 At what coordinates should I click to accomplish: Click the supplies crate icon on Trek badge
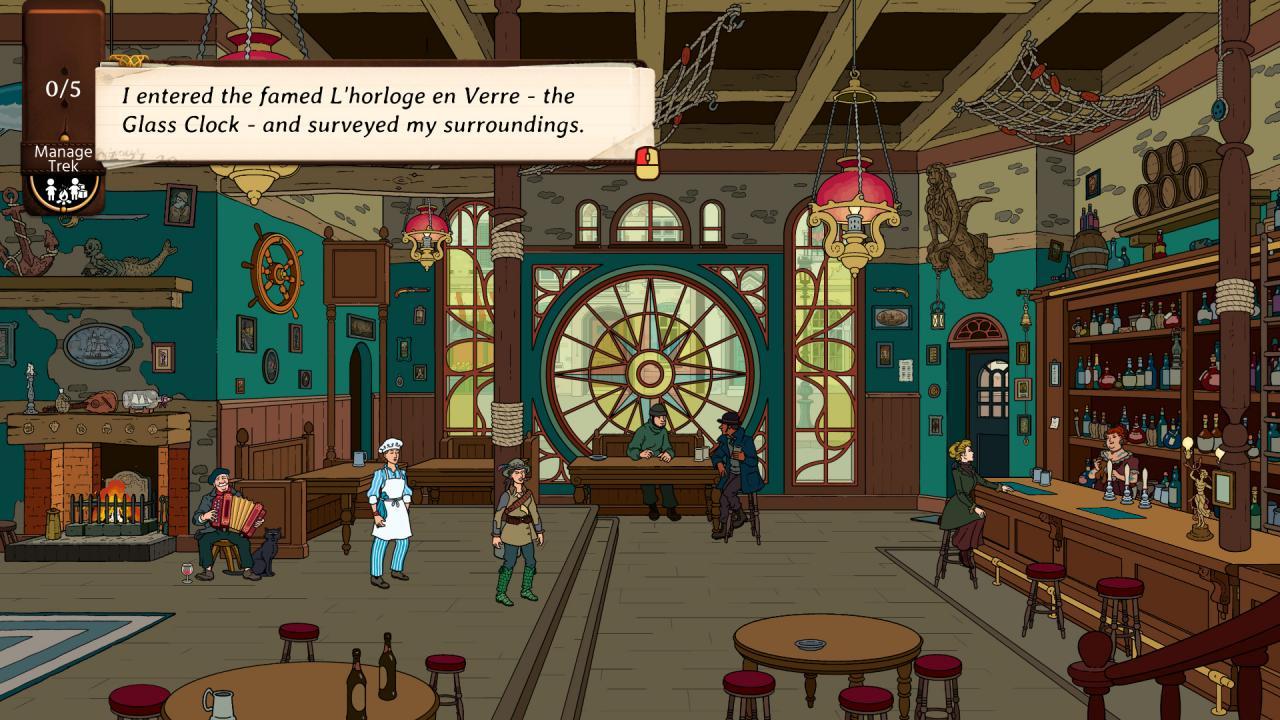[82, 190]
